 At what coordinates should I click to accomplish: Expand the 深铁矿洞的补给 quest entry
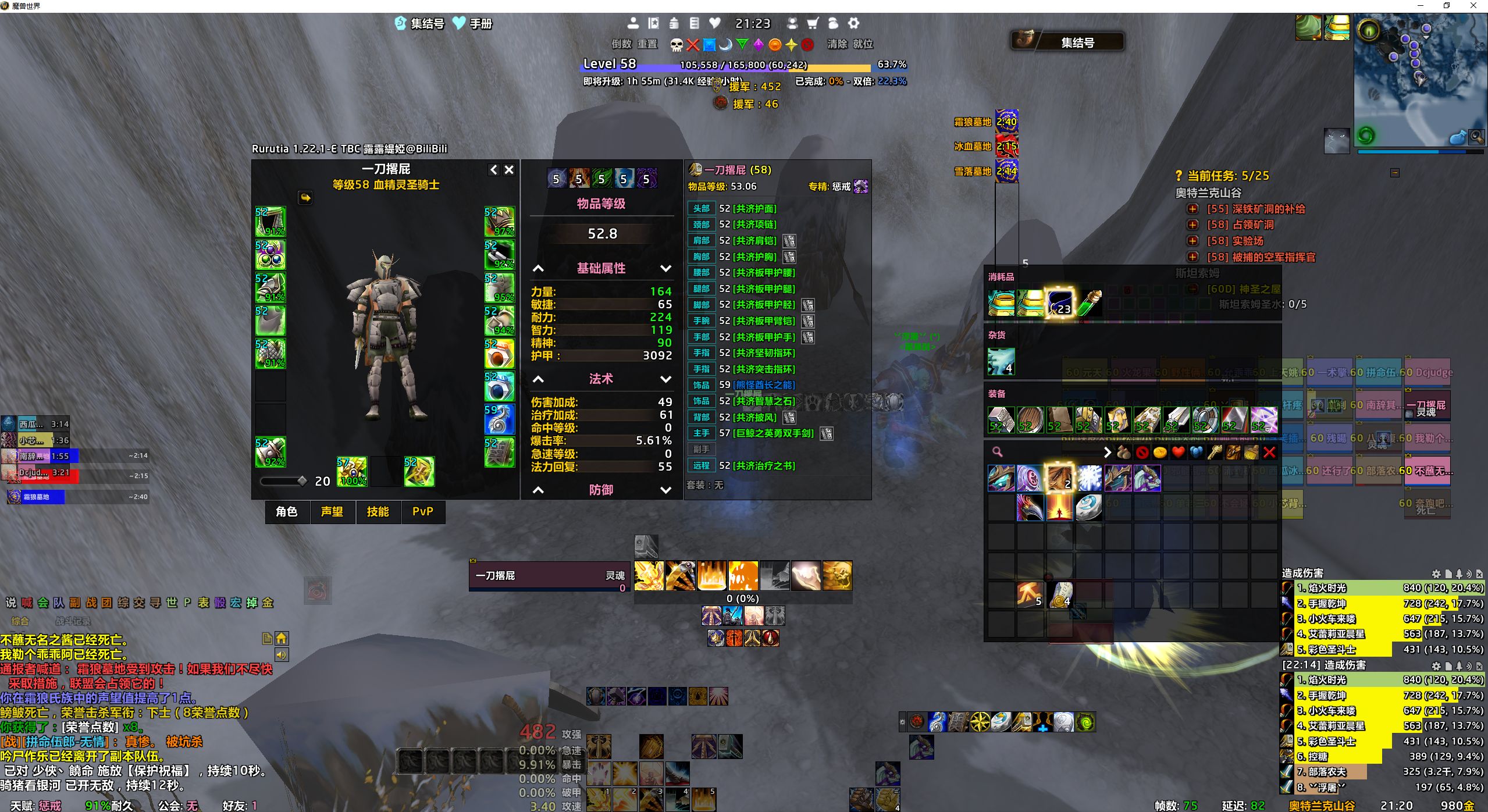1193,209
